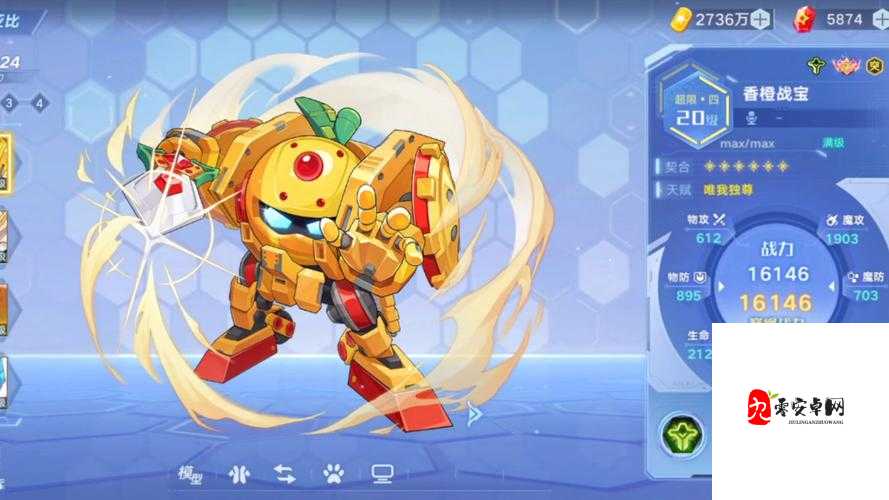Click the green round skill button

point(681,435)
